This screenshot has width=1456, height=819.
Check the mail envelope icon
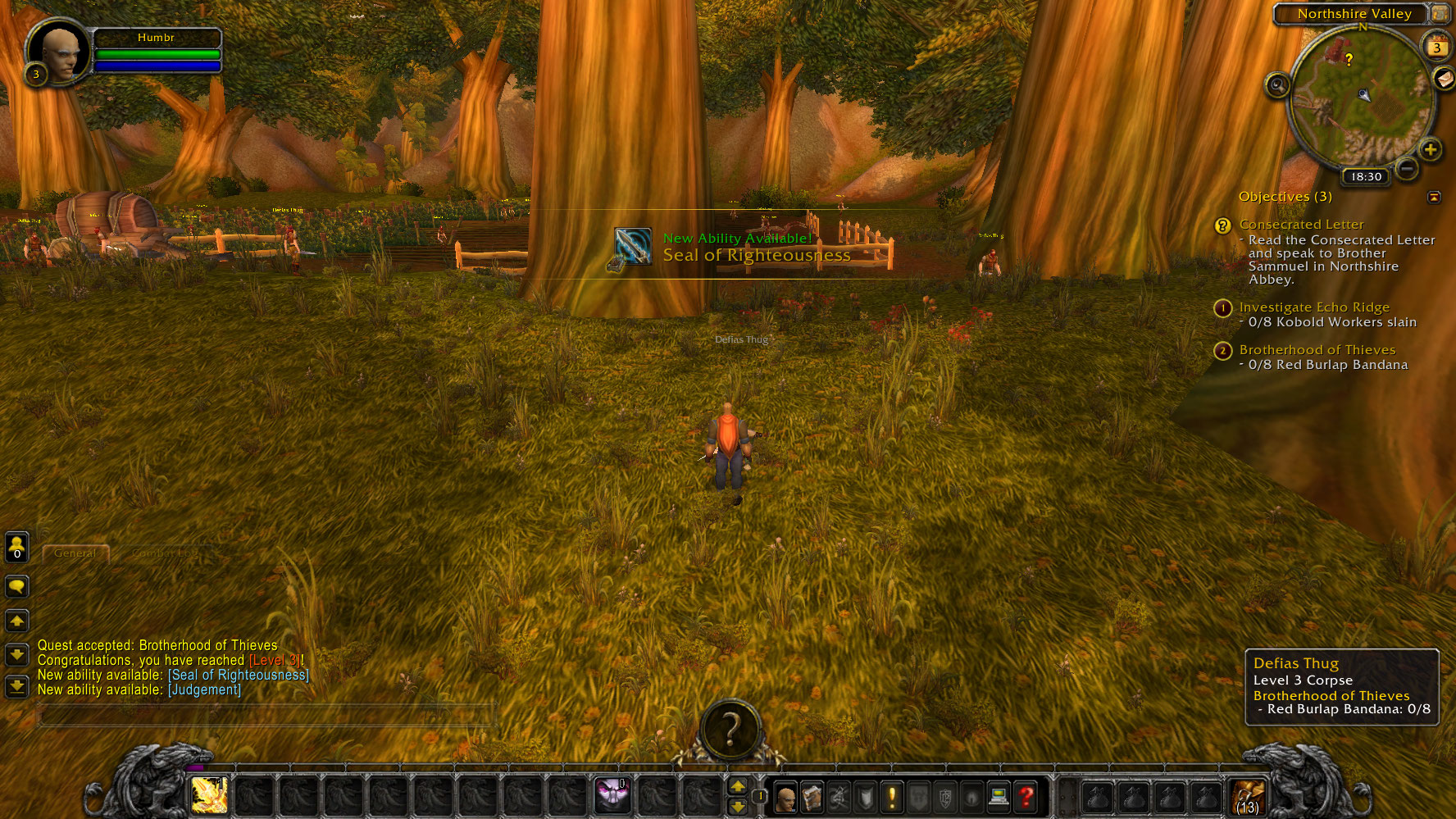(x=1444, y=79)
